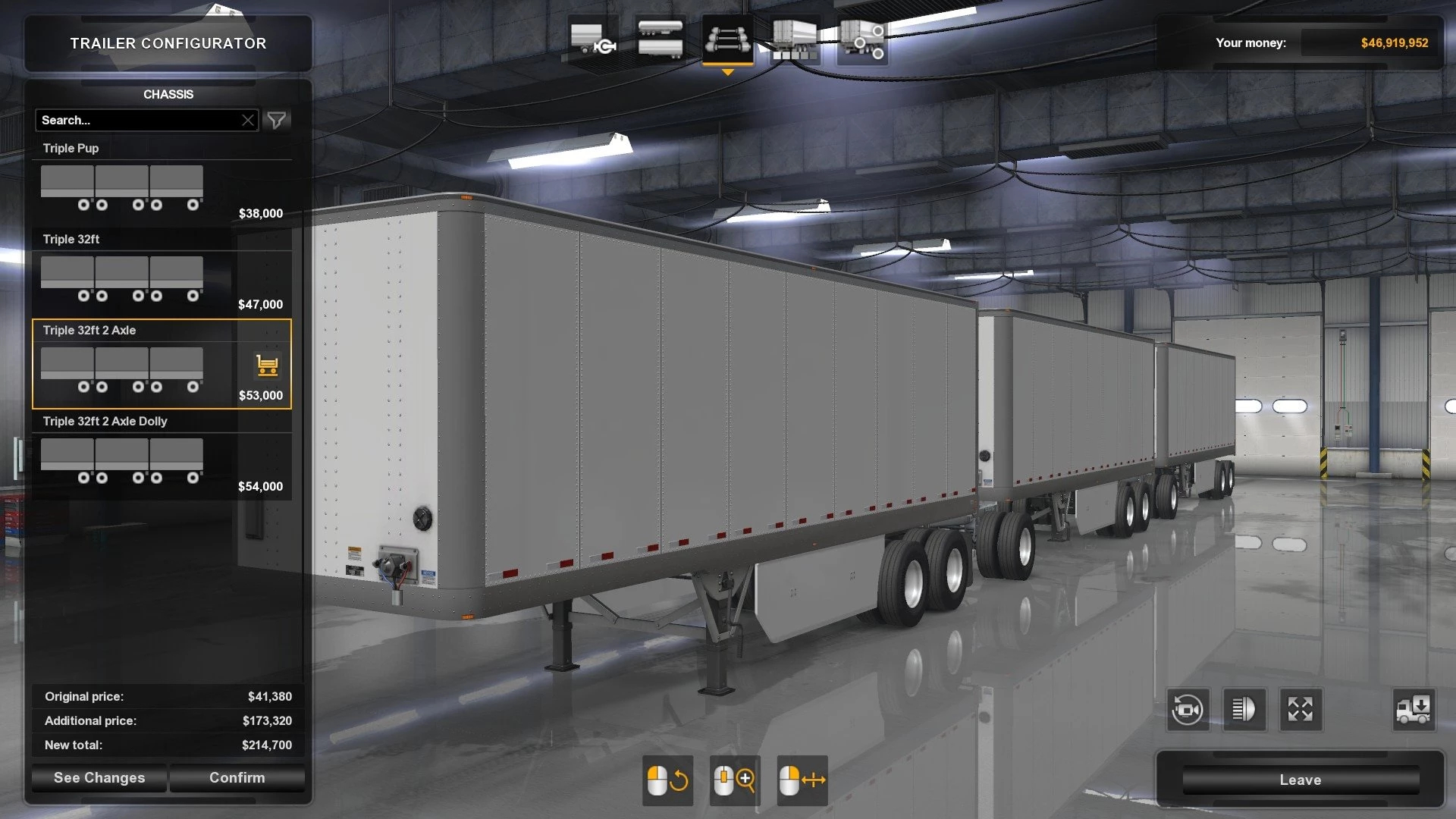
Task: Open the trailer body type tab
Action: (x=660, y=39)
